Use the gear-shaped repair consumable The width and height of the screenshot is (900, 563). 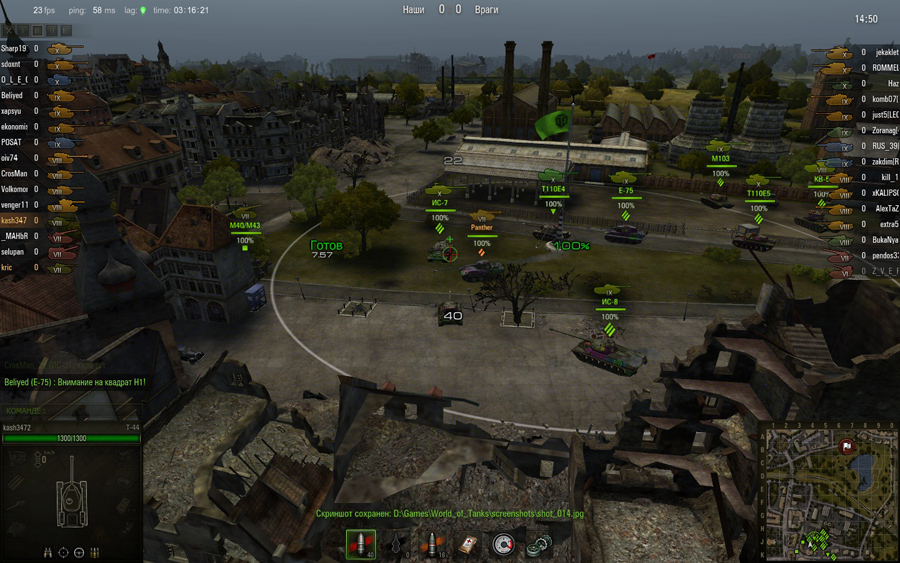click(x=538, y=545)
